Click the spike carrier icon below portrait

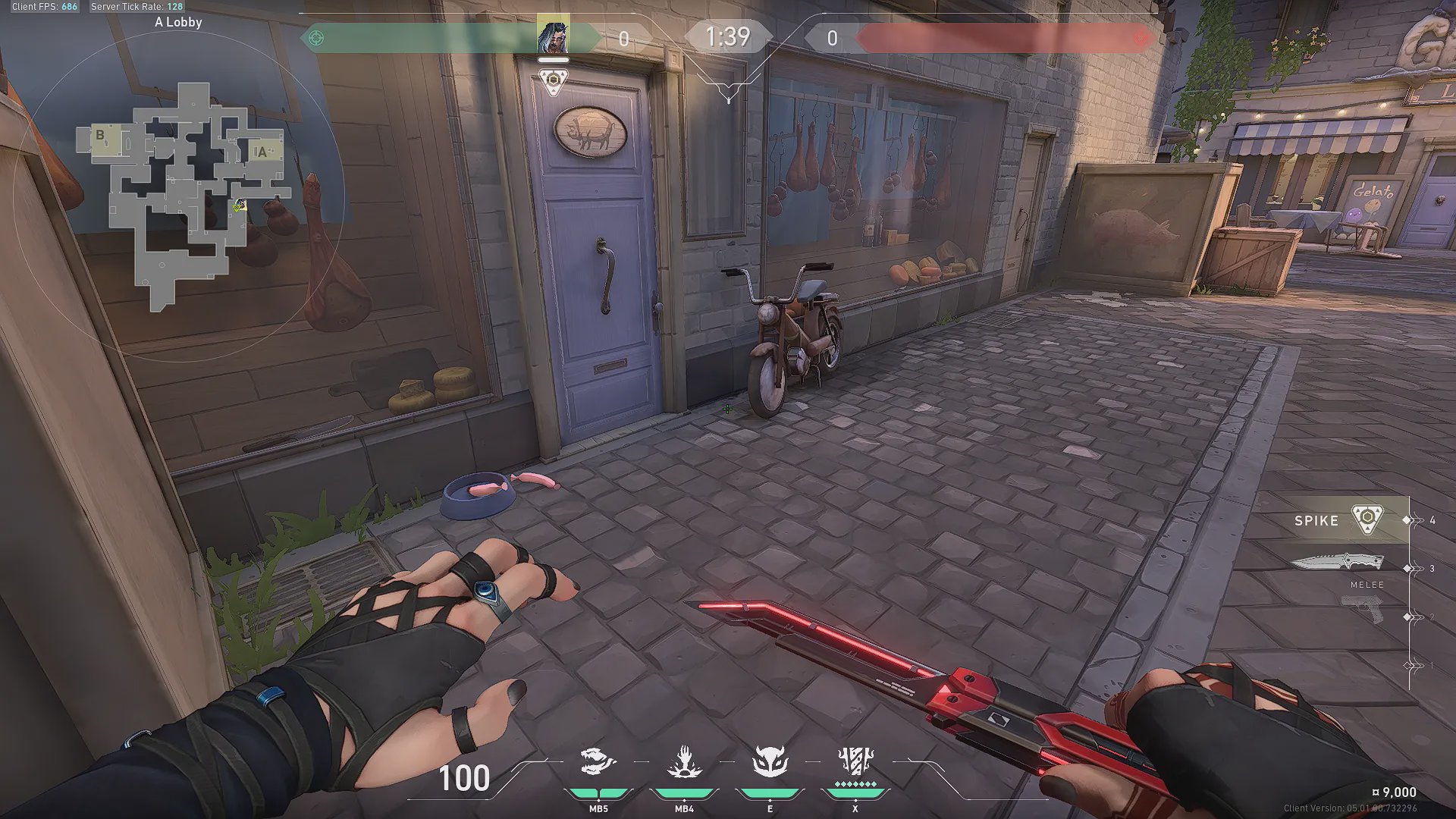(x=554, y=80)
